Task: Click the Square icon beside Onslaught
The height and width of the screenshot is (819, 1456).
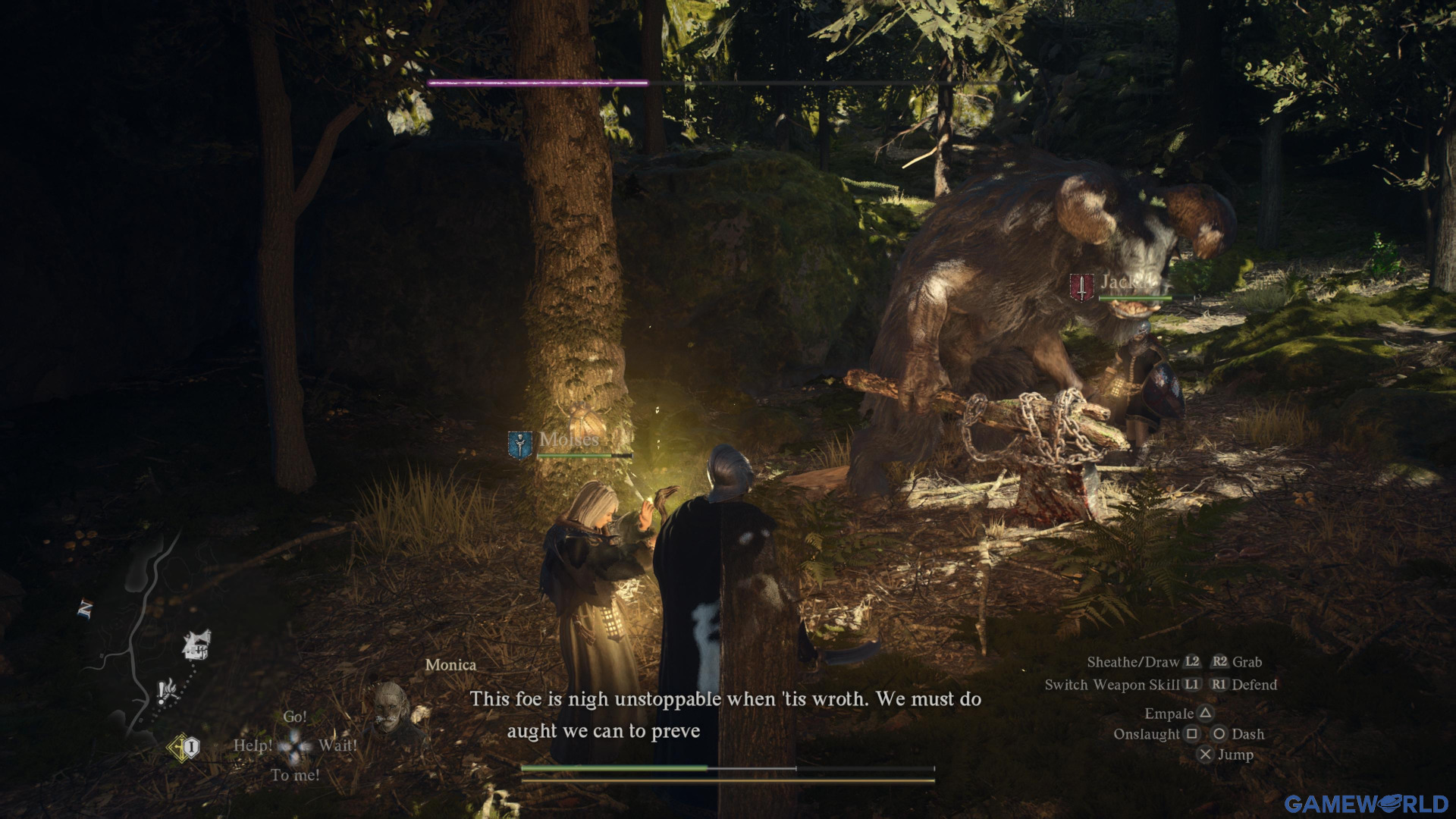Action: [1192, 734]
